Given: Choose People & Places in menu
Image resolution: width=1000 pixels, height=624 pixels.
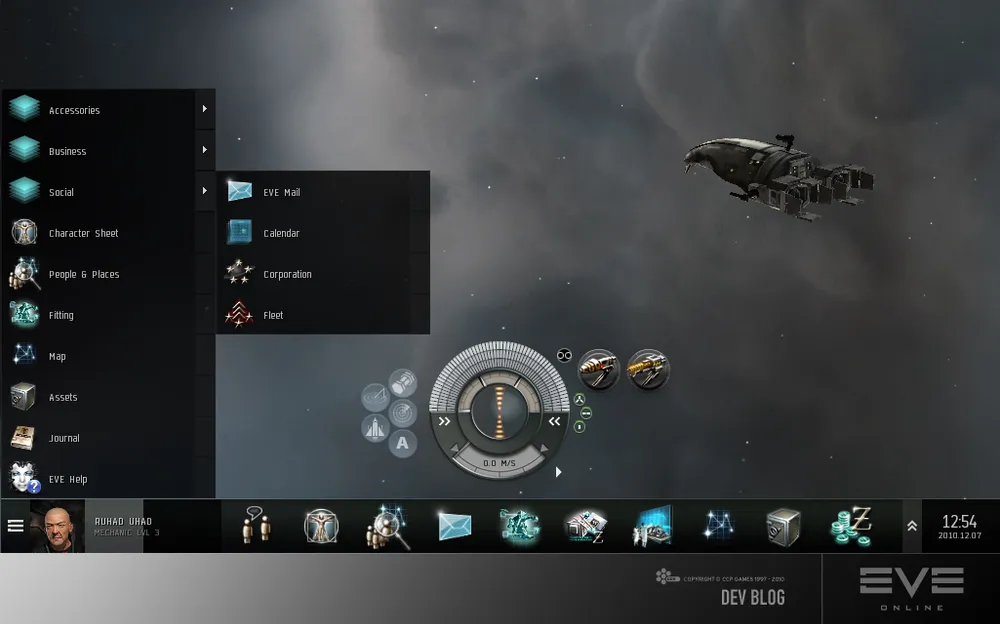Looking at the screenshot, I should point(83,274).
